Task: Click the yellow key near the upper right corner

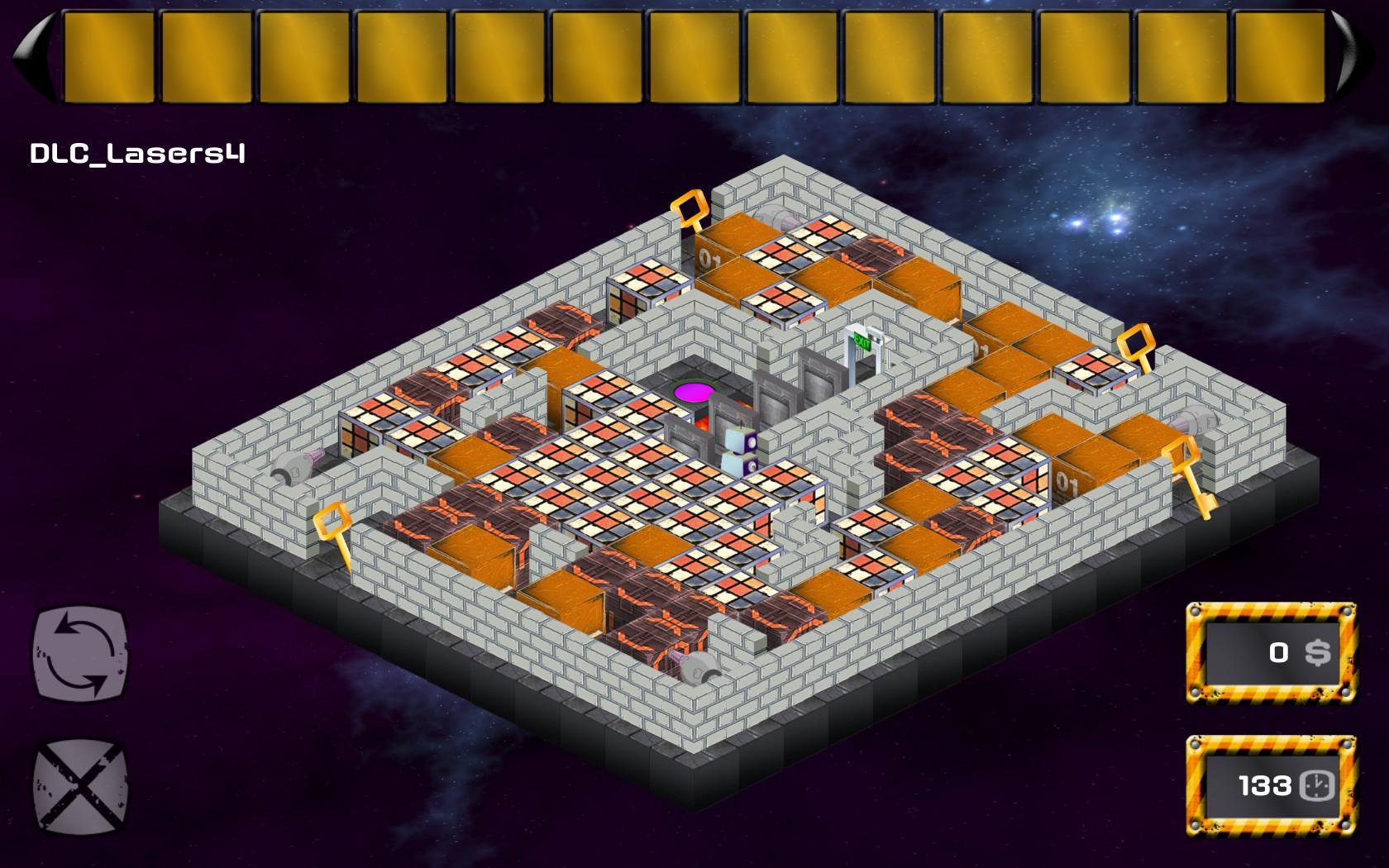Action: coord(1137,339)
